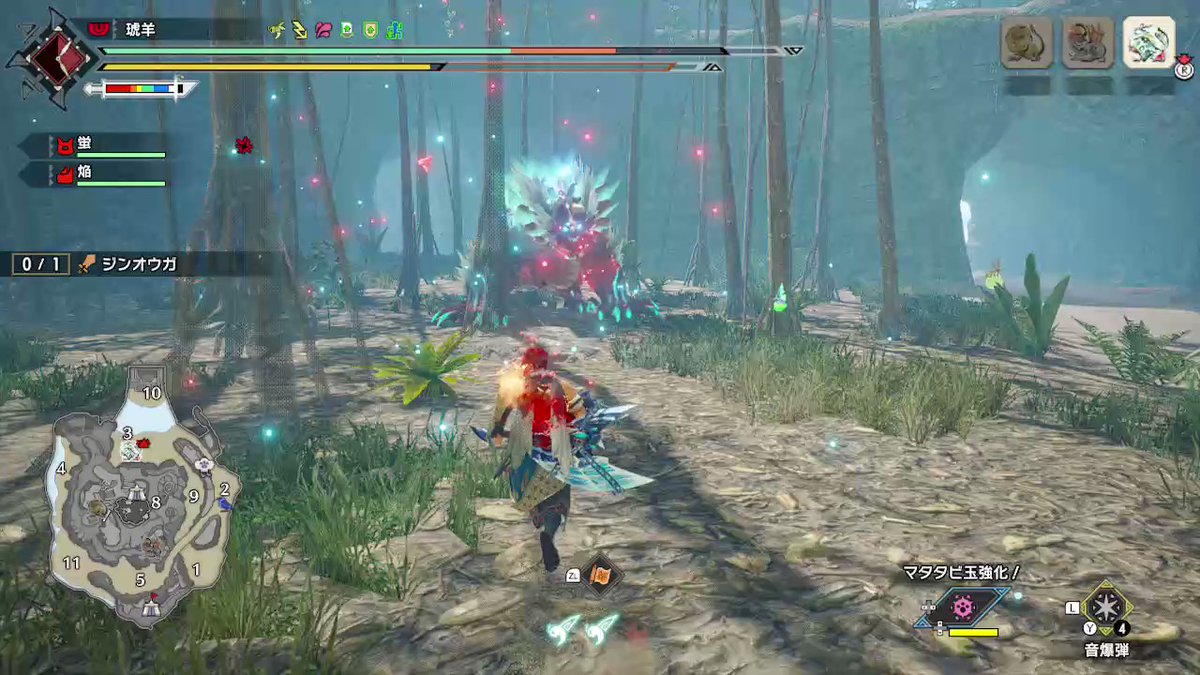Click the Zinogre marker on the minimap
1200x675 pixels.
pyautogui.click(x=131, y=452)
